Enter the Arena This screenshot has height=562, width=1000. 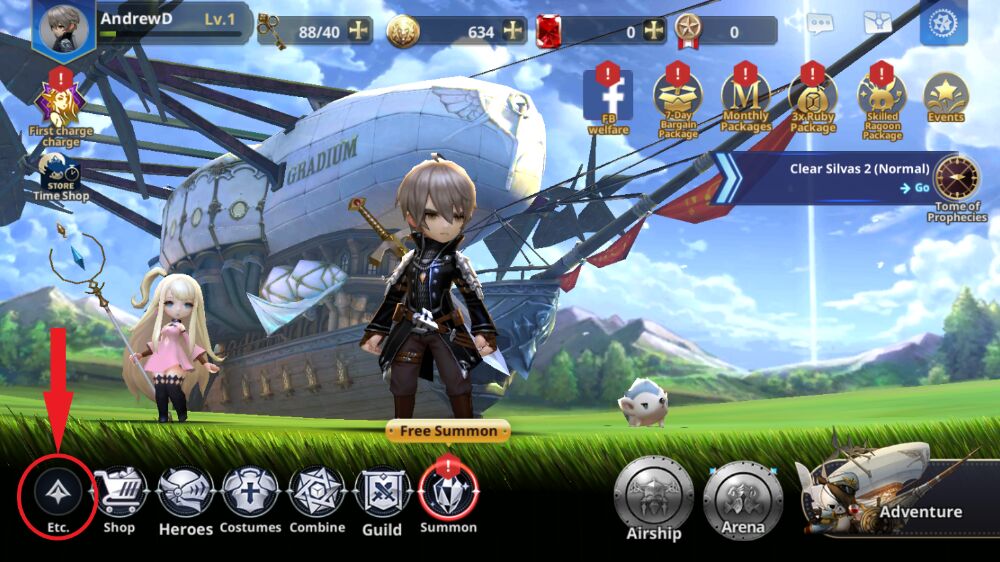(x=742, y=496)
